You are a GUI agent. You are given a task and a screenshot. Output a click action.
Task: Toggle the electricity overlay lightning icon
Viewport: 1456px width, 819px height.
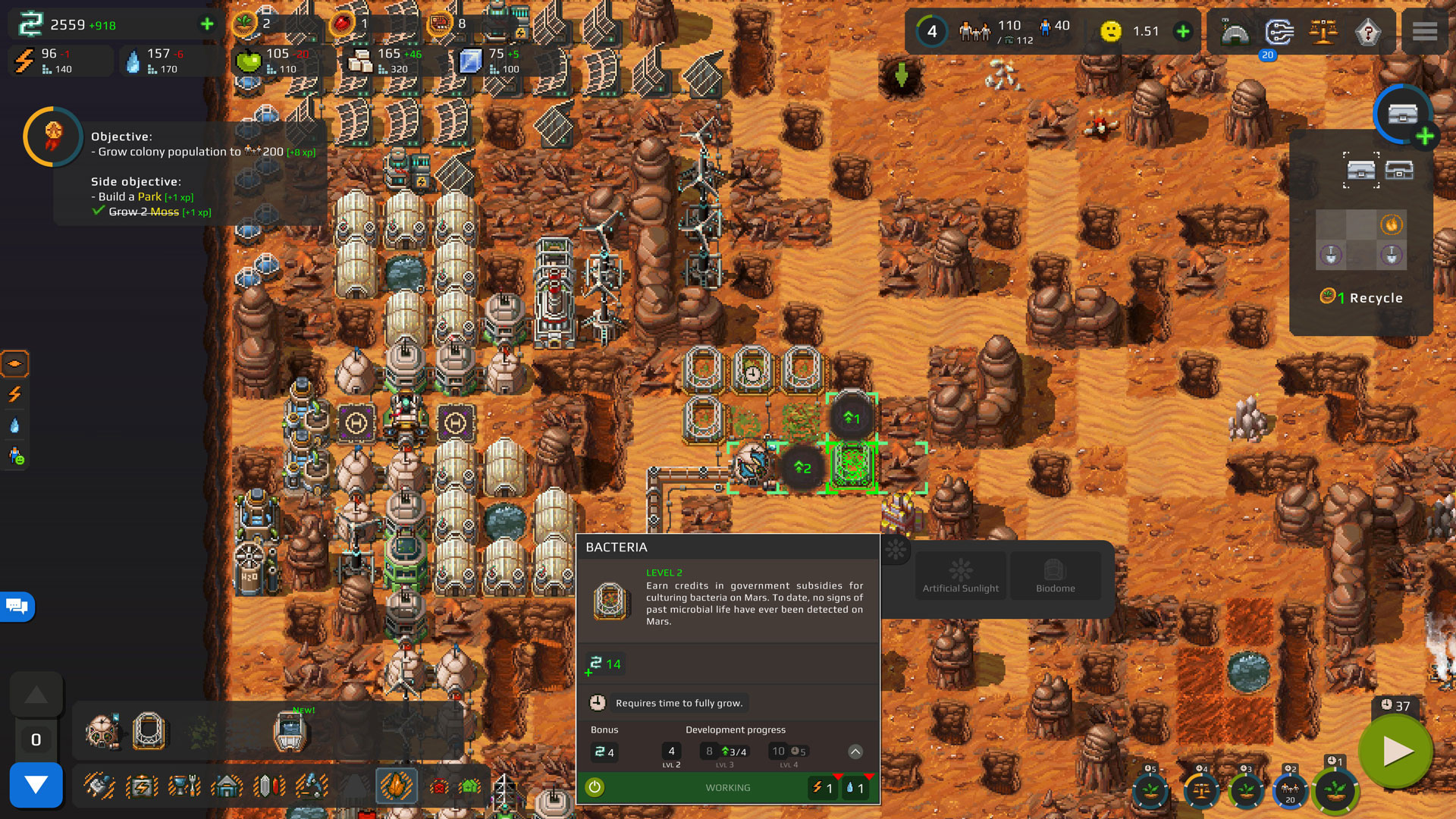pyautogui.click(x=14, y=394)
